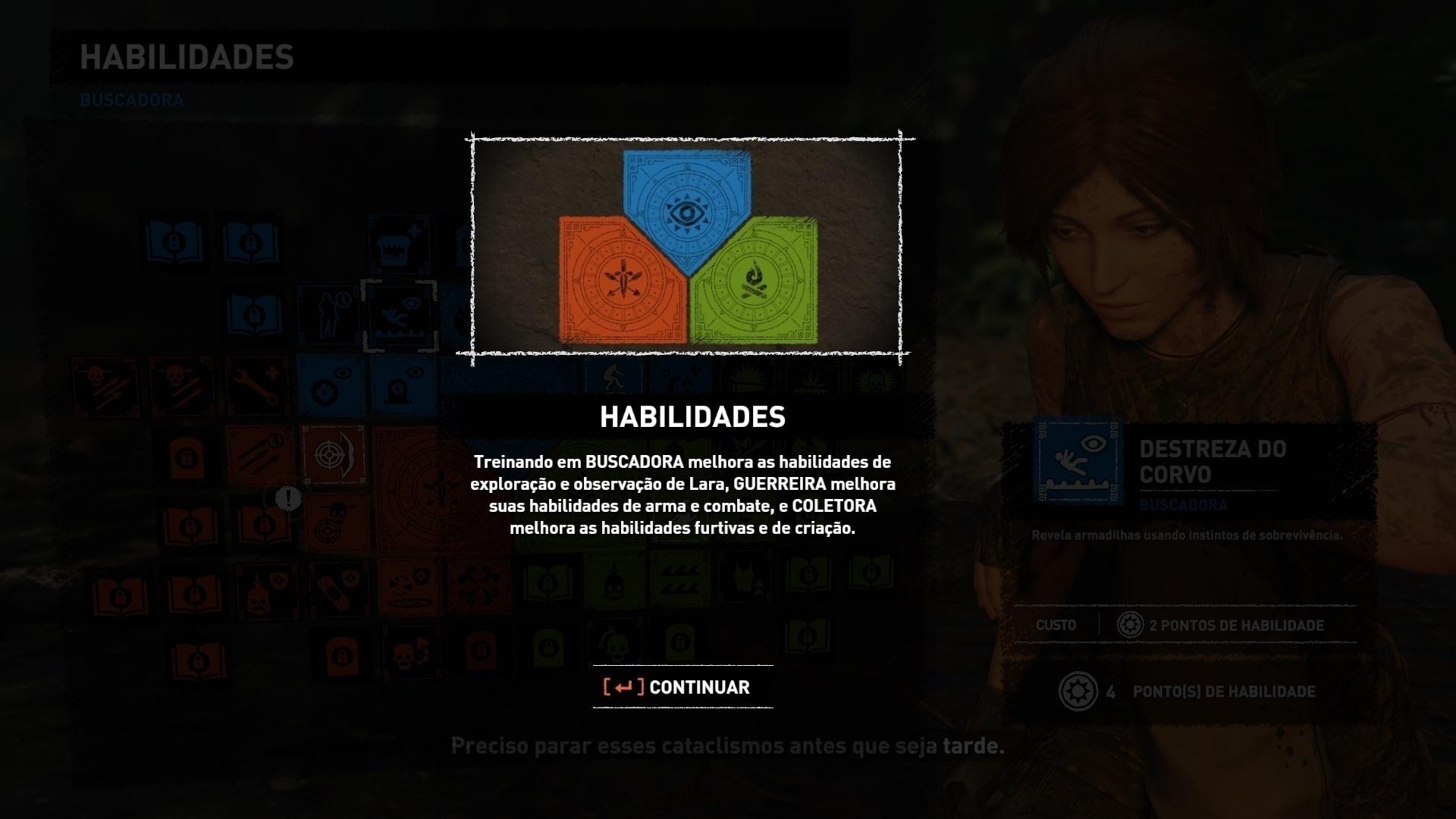This screenshot has width=1456, height=819.
Task: Click a locked blue book skill node
Action: pos(173,242)
